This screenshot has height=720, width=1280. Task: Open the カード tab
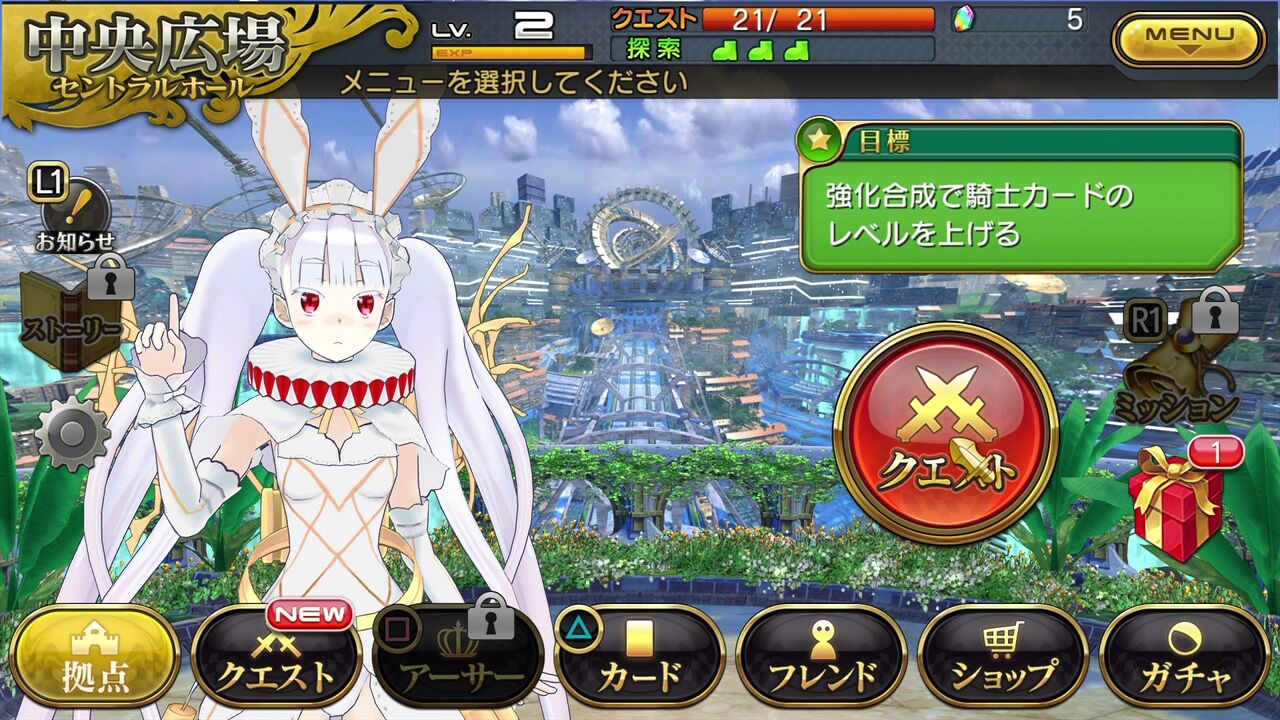point(640,657)
